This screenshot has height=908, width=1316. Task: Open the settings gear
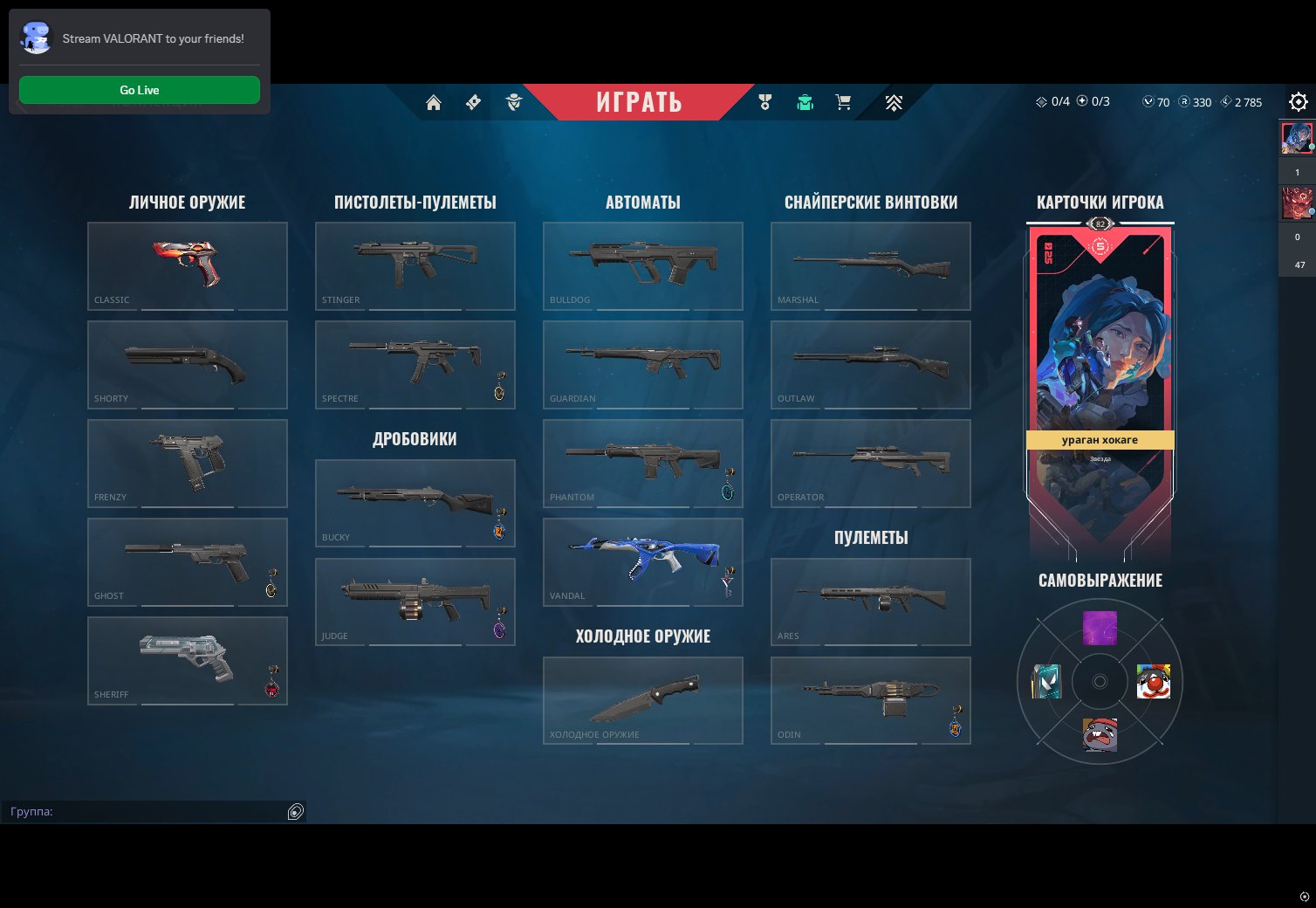pos(1299,102)
